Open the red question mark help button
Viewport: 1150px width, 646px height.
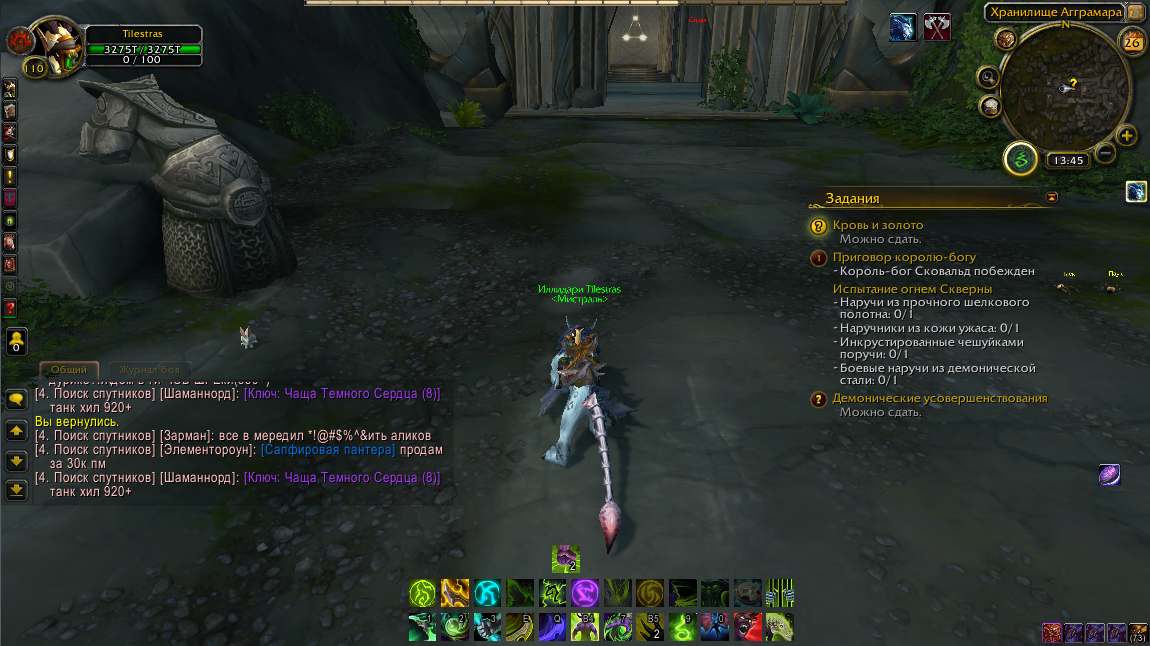pos(11,307)
